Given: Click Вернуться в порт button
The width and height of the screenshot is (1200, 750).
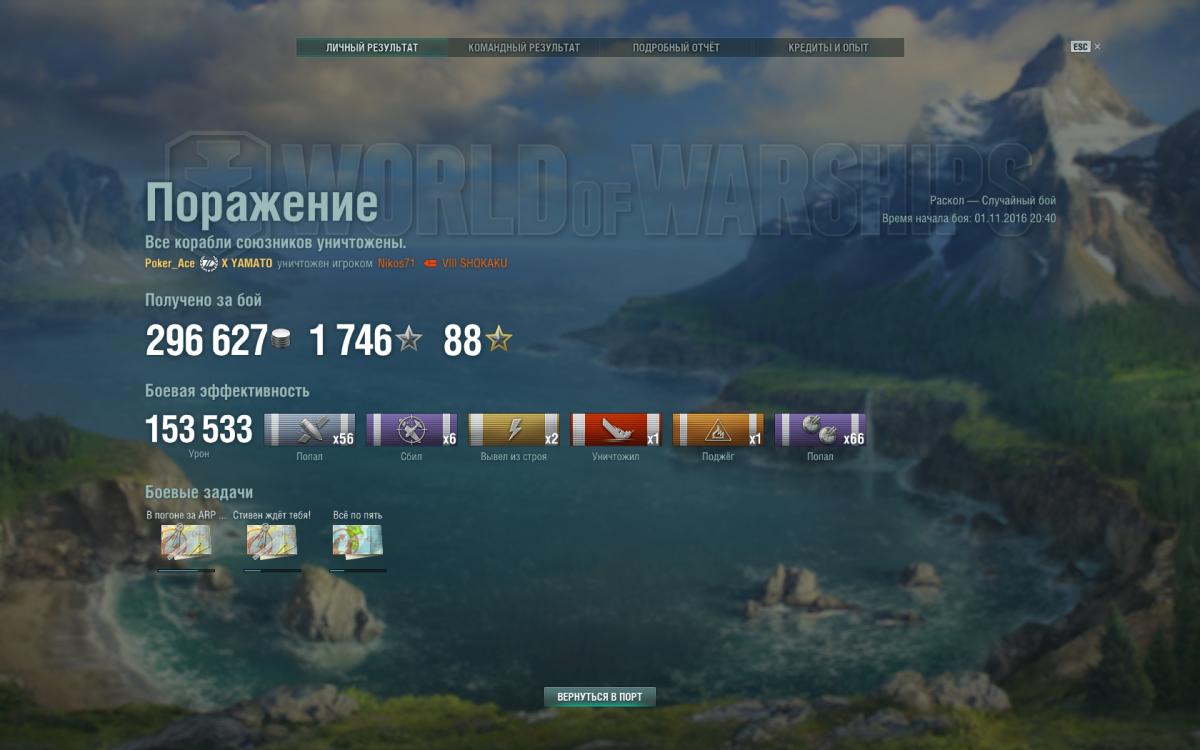Looking at the screenshot, I should 600,697.
